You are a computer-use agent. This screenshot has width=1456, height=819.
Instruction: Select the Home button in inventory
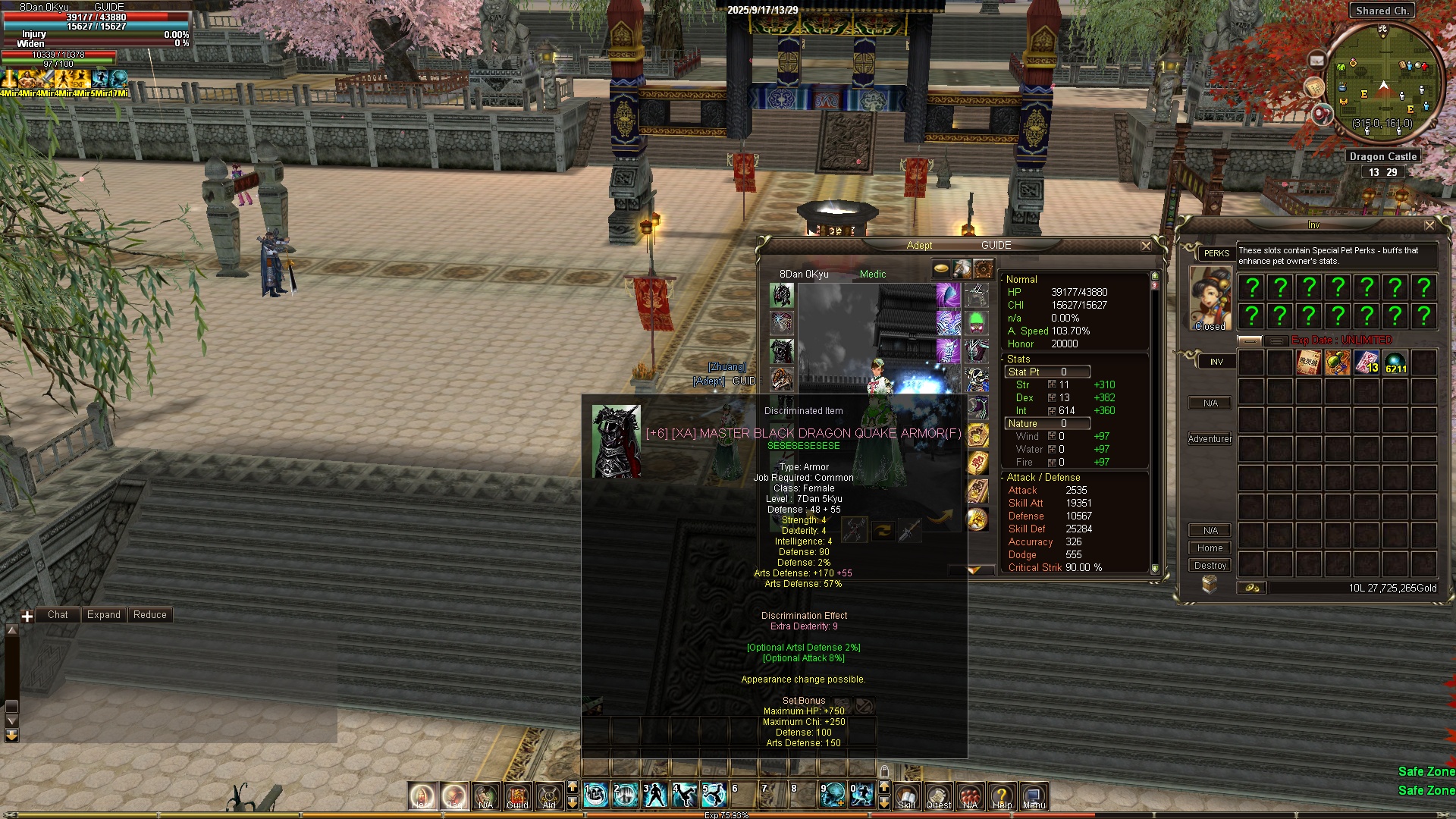[x=1210, y=548]
